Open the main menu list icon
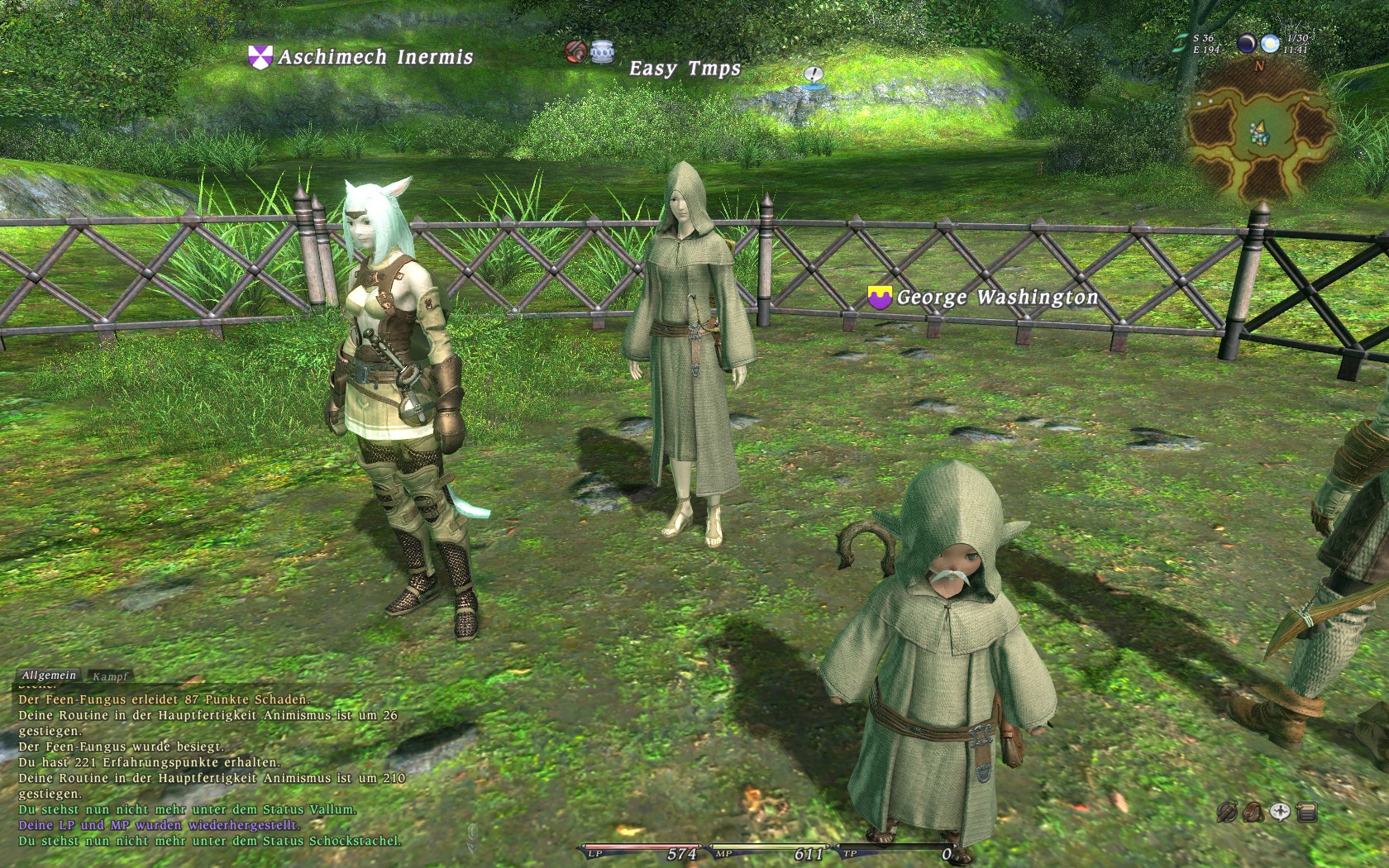The image size is (1389, 868). coord(1307,812)
